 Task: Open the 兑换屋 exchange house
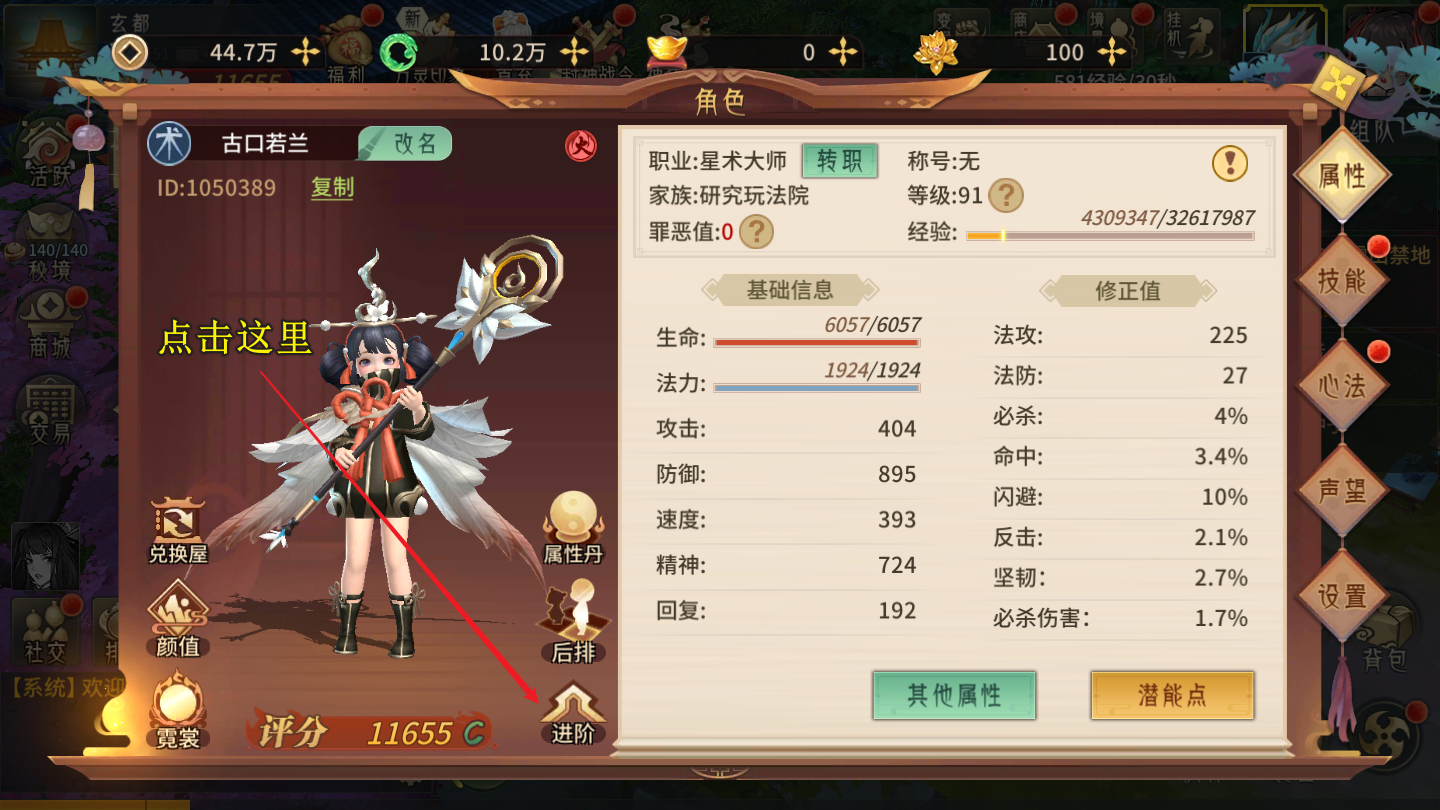point(178,530)
